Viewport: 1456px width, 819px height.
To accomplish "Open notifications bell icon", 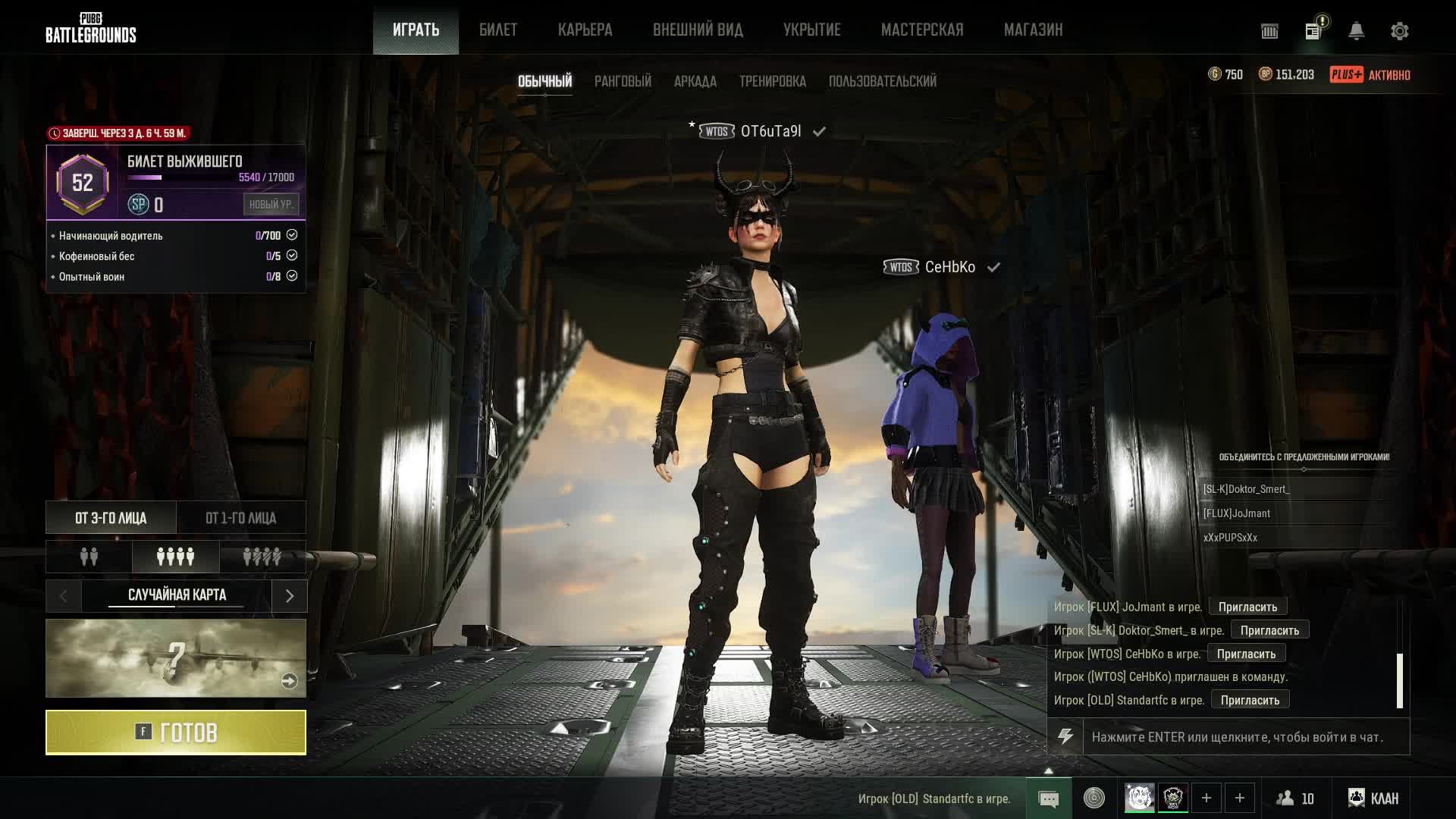I will tap(1356, 31).
